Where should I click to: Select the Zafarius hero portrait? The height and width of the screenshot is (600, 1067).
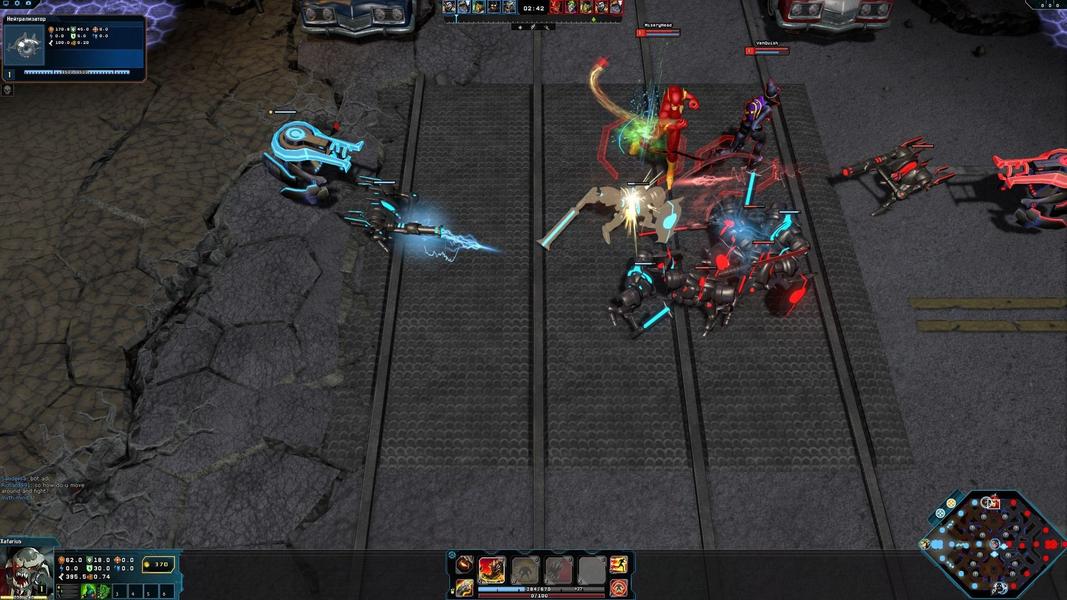click(x=26, y=573)
